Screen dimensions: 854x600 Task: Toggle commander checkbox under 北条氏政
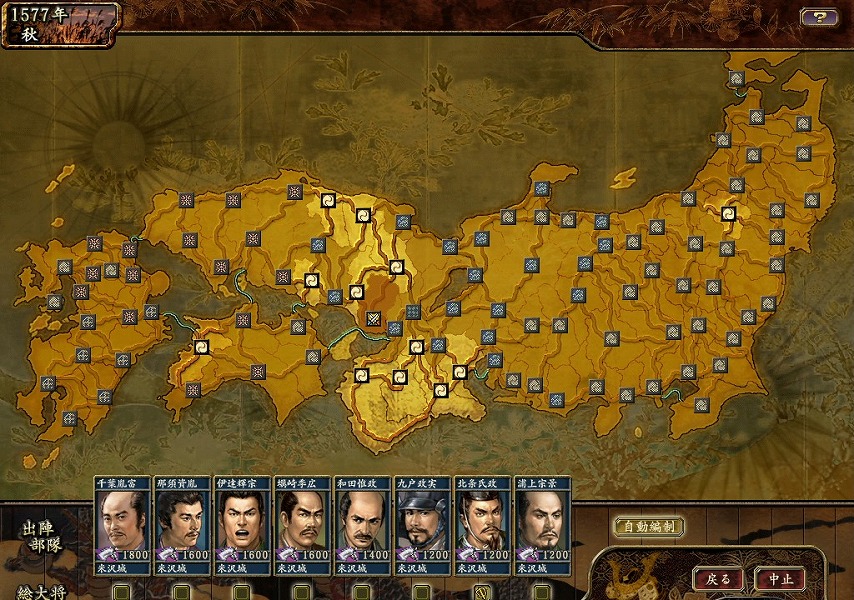click(481, 592)
